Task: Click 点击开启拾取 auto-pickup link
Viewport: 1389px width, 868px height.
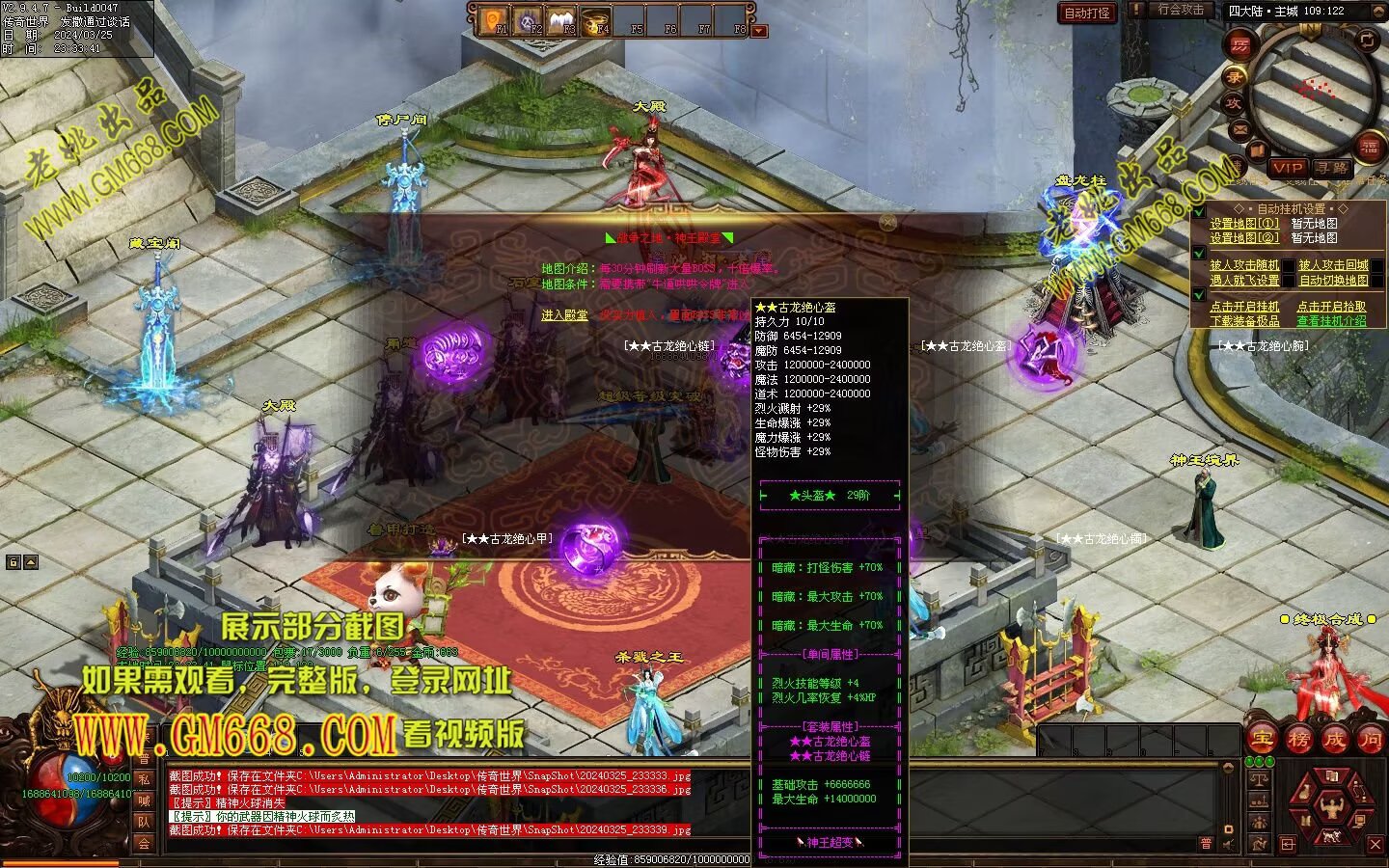Action: tap(1331, 307)
